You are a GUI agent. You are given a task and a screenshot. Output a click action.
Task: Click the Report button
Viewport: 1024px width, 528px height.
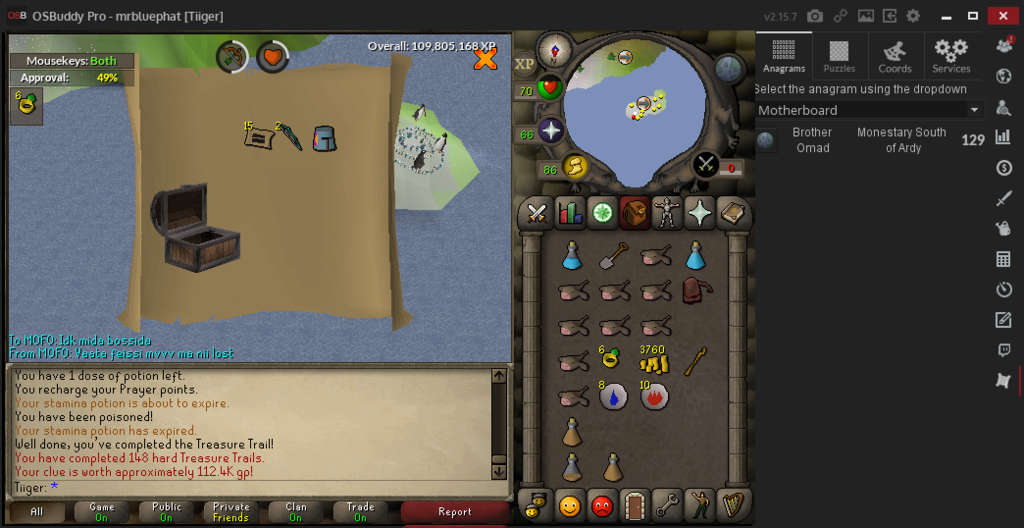click(x=454, y=512)
